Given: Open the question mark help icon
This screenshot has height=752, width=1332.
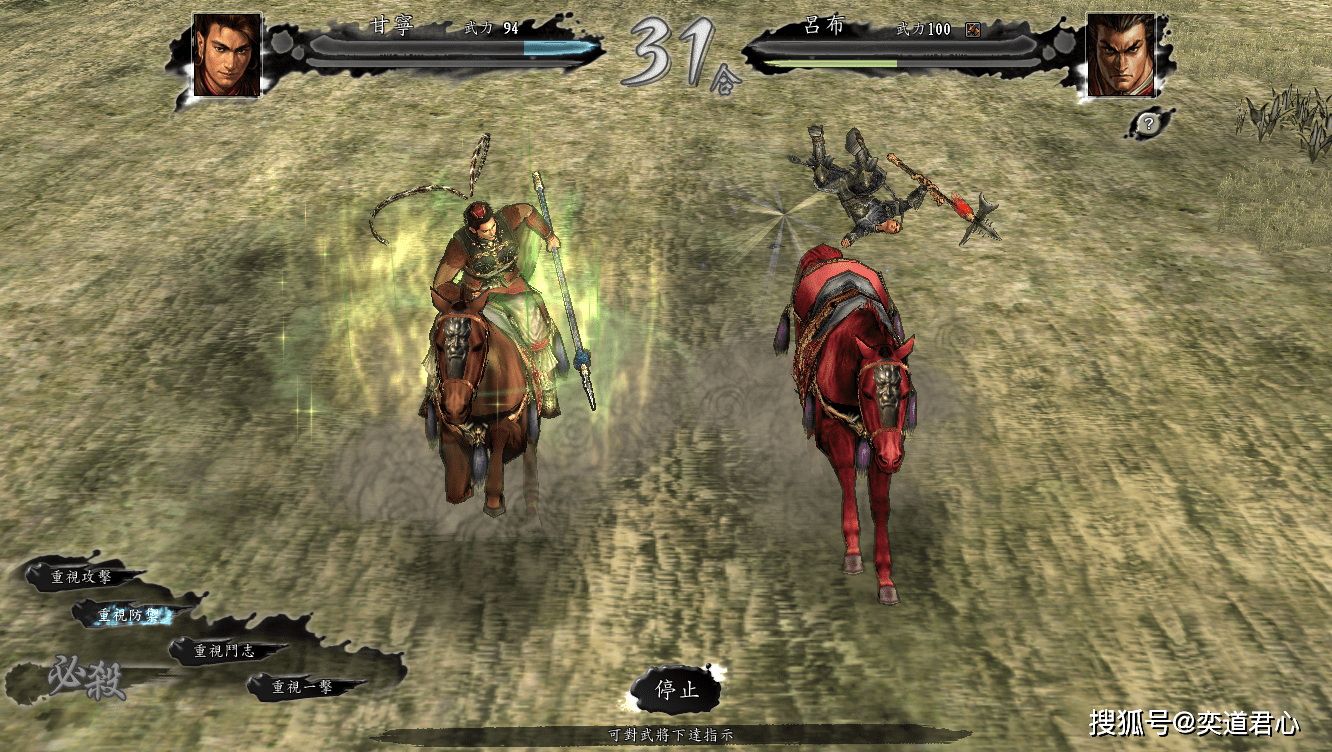Looking at the screenshot, I should tap(1149, 124).
